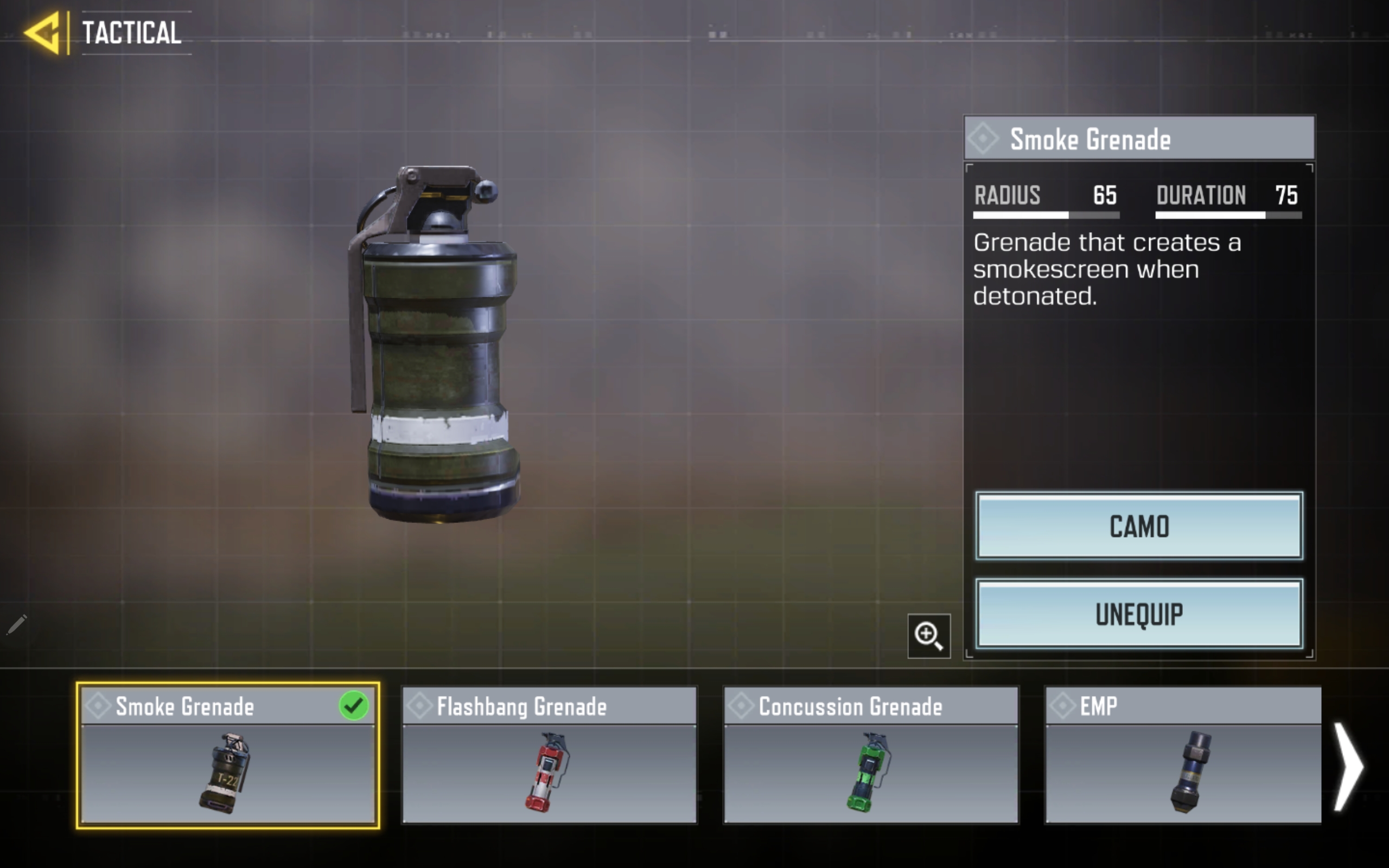Screen dimensions: 1389x868
Task: Pick the Concussion Grenade card
Action: tap(871, 756)
